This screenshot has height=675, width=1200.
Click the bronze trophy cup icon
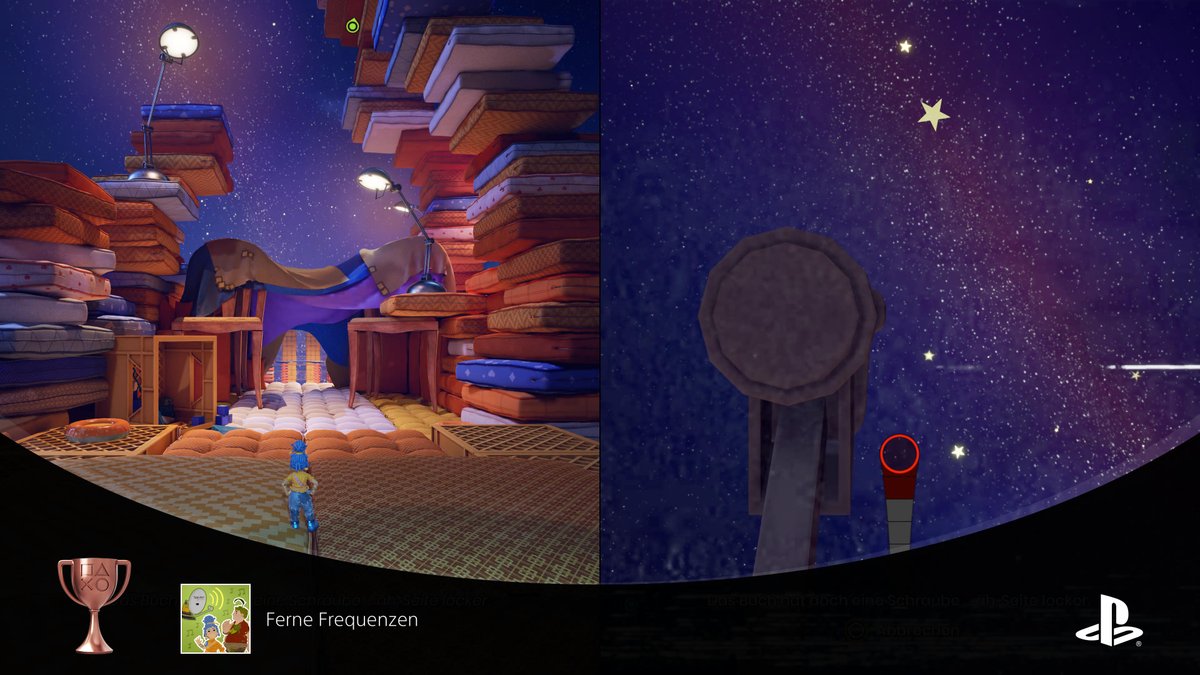coord(94,603)
